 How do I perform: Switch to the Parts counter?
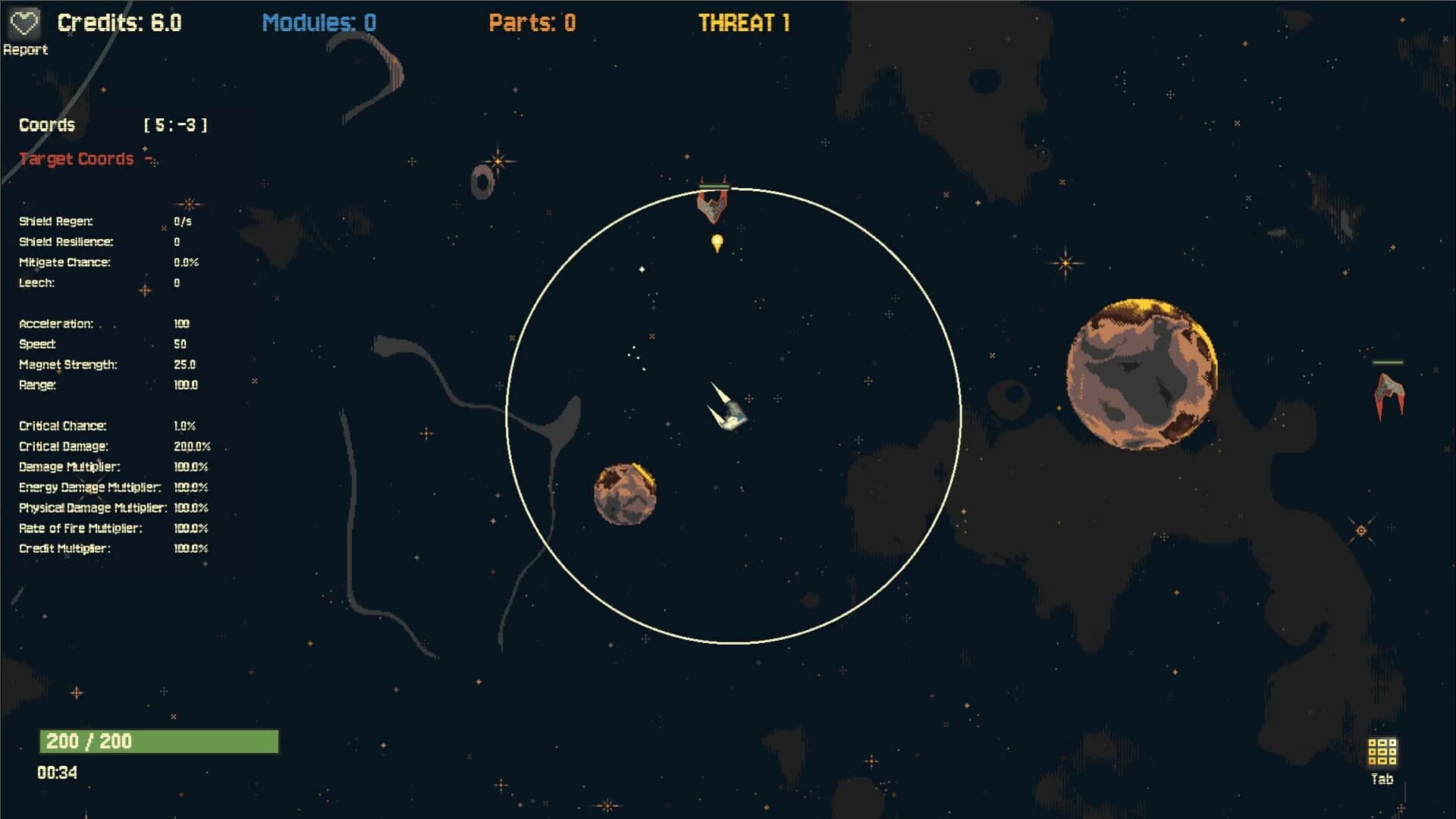(x=531, y=22)
